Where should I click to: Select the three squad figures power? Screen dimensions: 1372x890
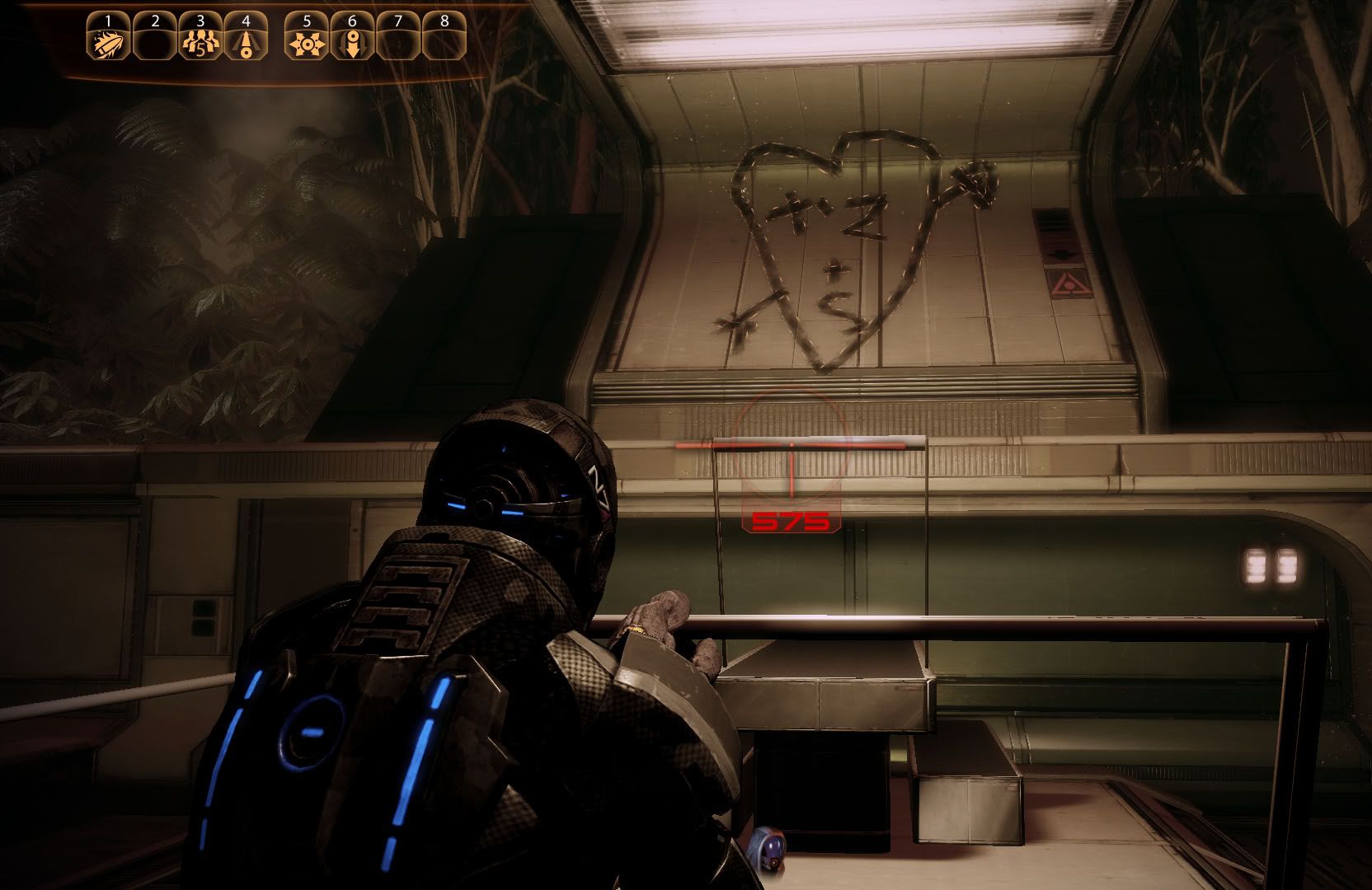click(200, 42)
